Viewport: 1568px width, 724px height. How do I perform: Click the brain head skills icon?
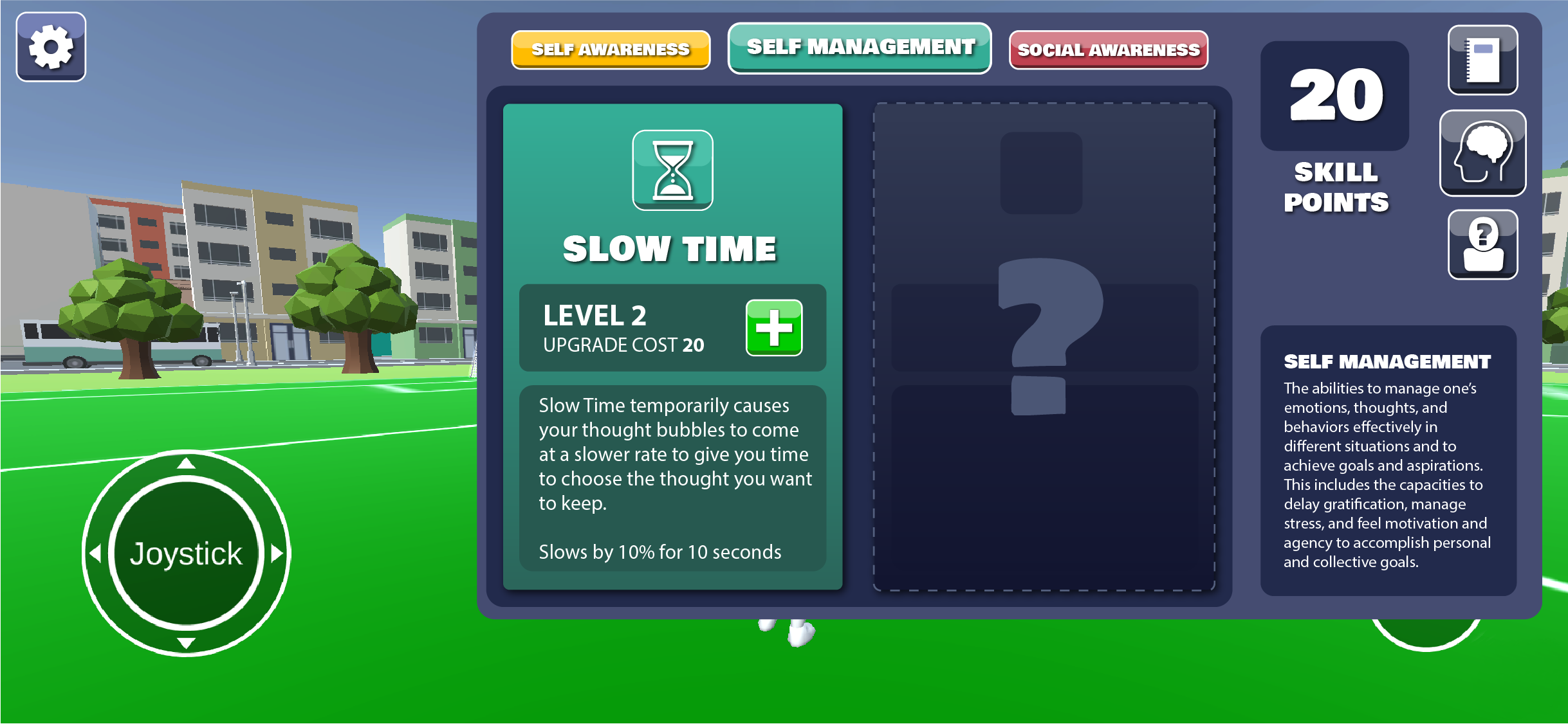(1482, 153)
